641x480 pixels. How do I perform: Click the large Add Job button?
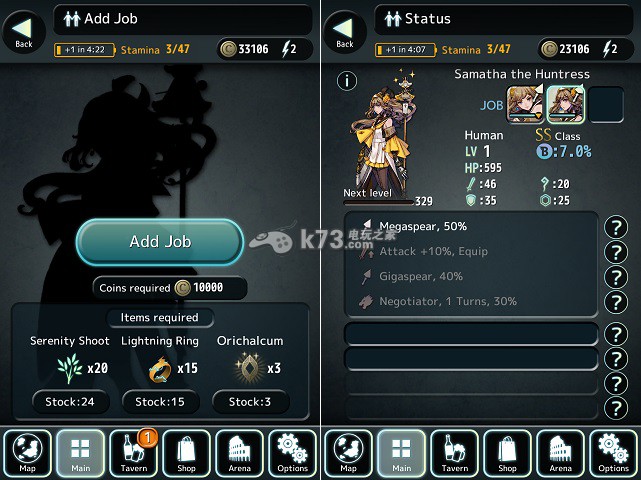[160, 242]
